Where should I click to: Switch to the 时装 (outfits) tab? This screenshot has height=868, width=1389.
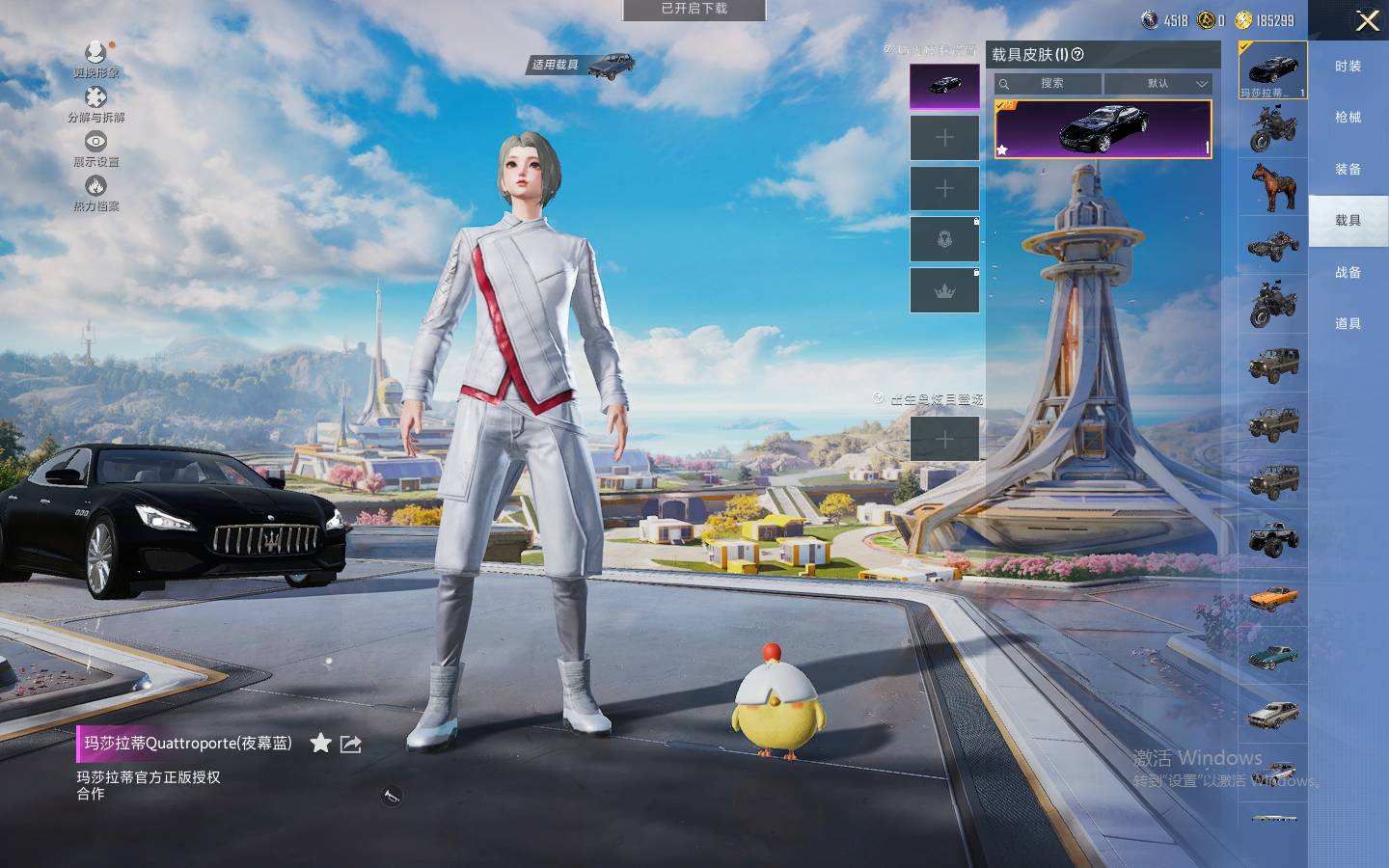click(x=1348, y=66)
